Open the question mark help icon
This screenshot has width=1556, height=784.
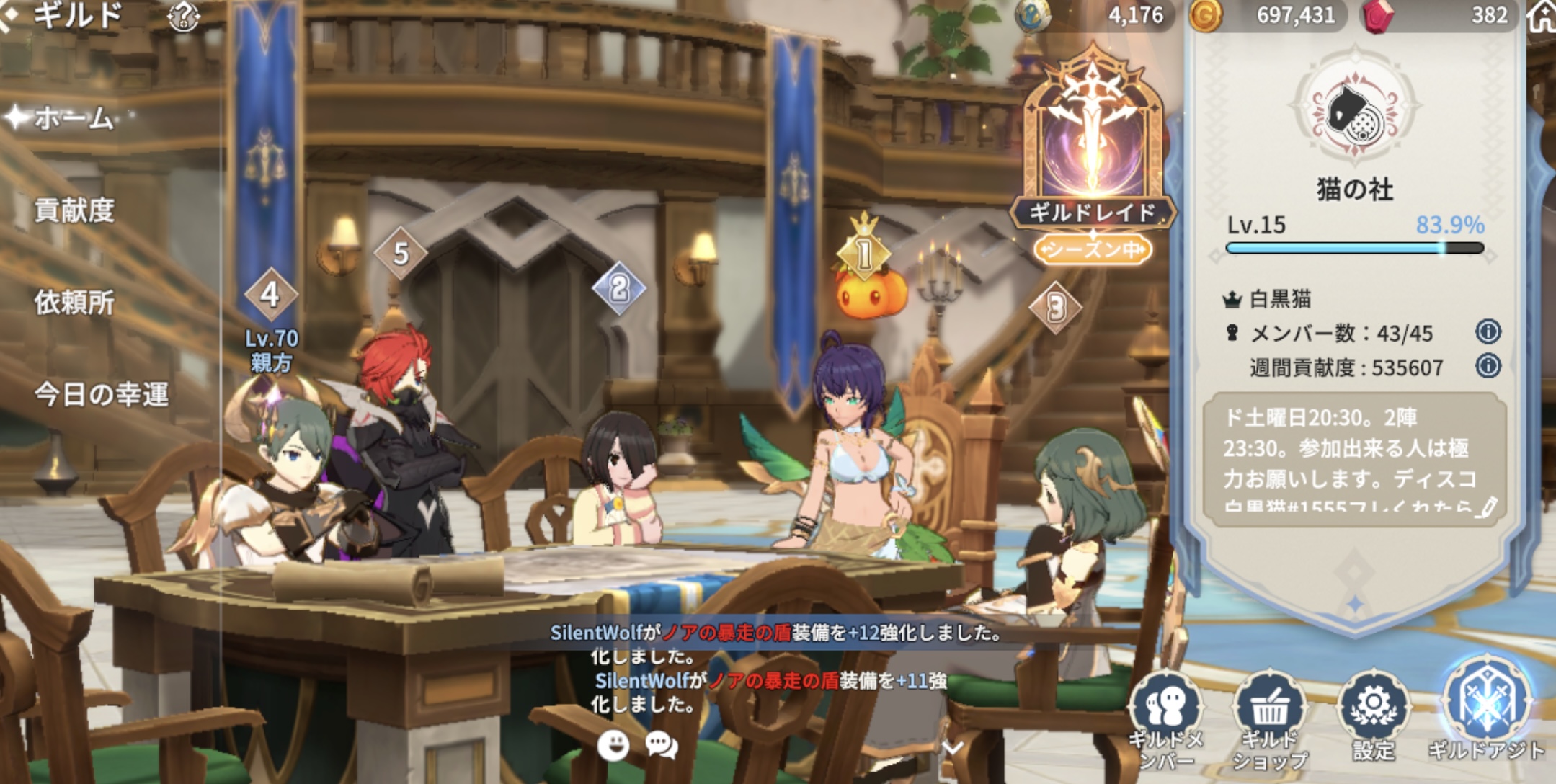coord(183,16)
